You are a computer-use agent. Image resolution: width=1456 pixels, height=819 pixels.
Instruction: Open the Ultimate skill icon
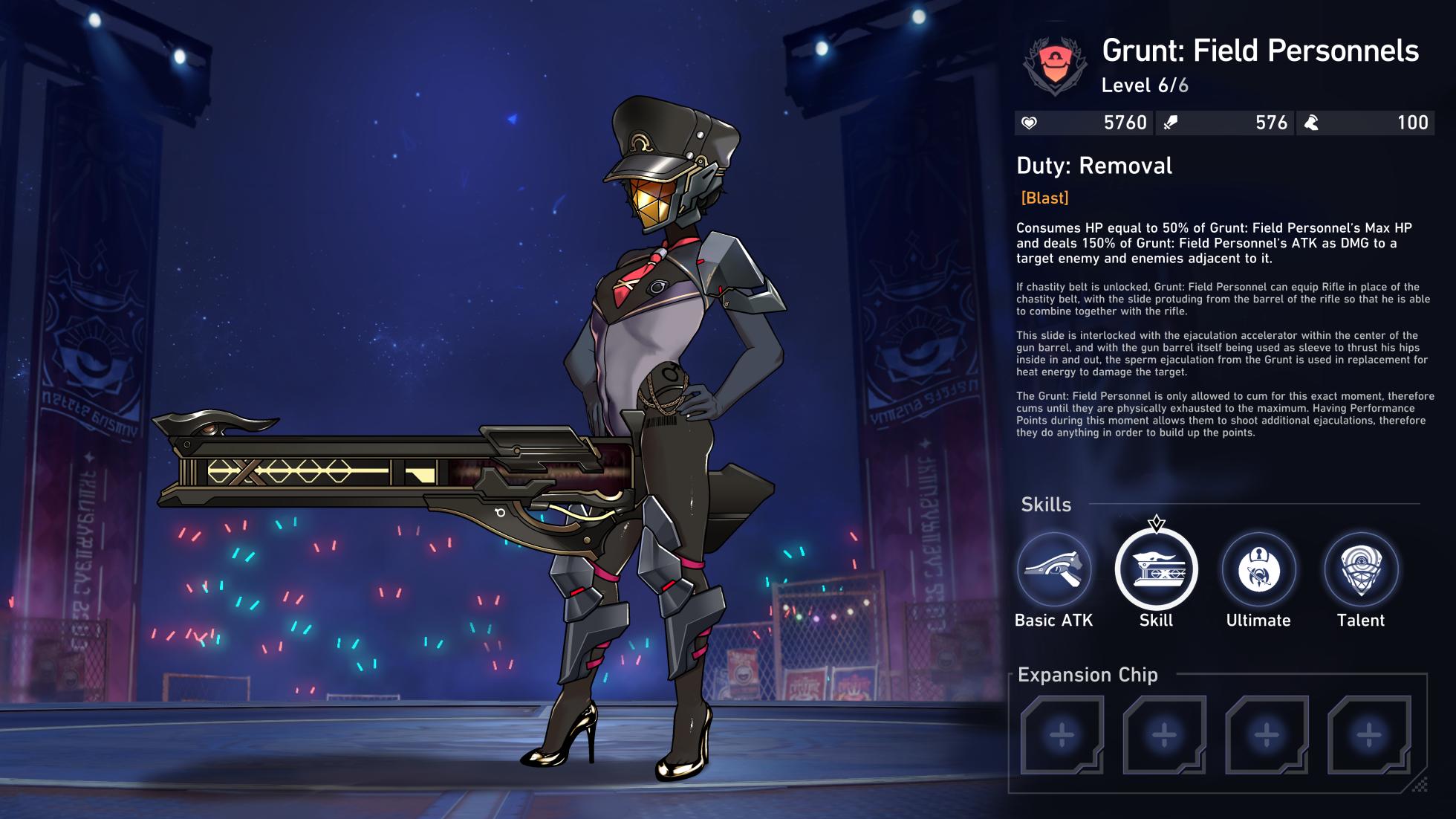pos(1258,570)
